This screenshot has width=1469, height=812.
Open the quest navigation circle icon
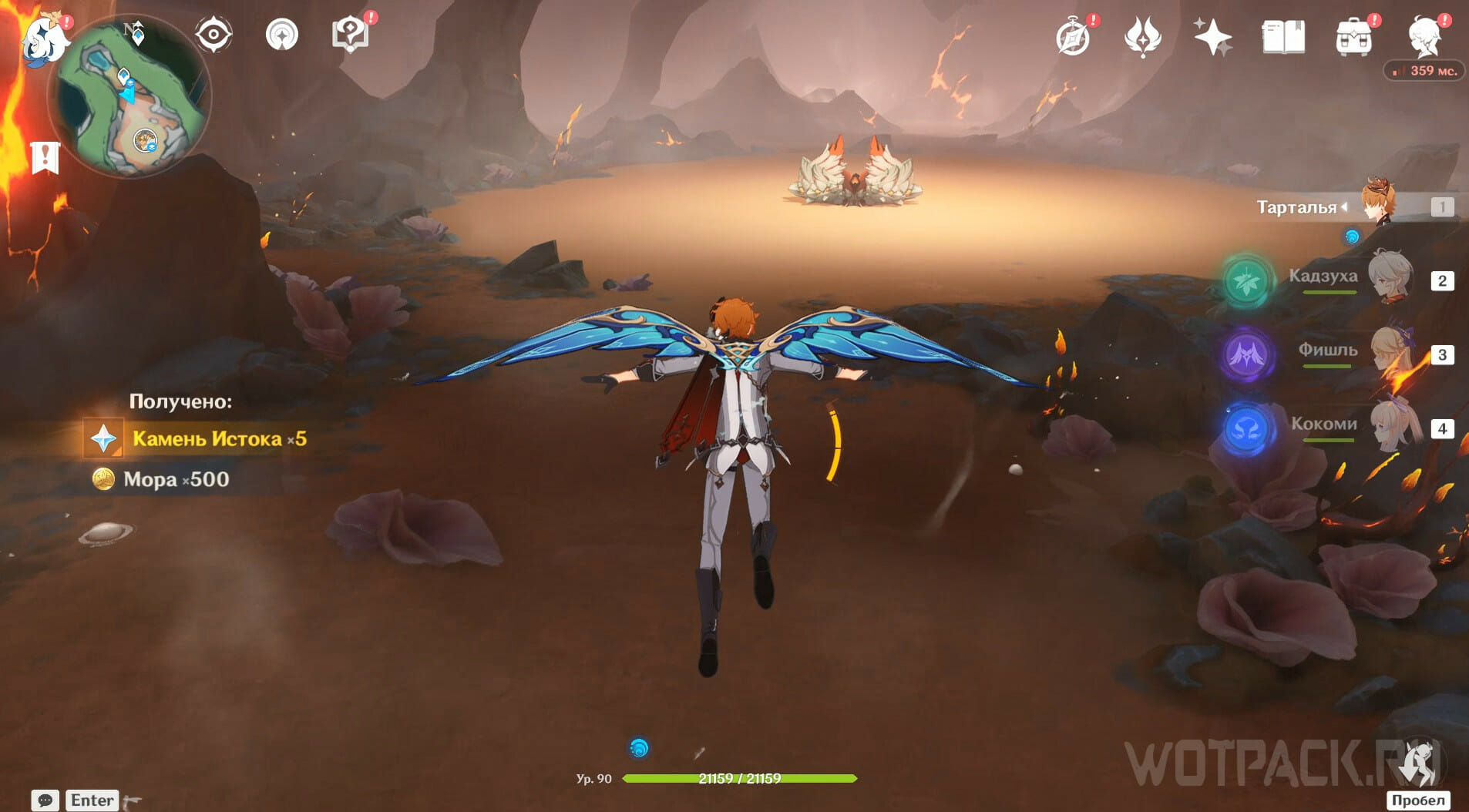pyautogui.click(x=281, y=35)
